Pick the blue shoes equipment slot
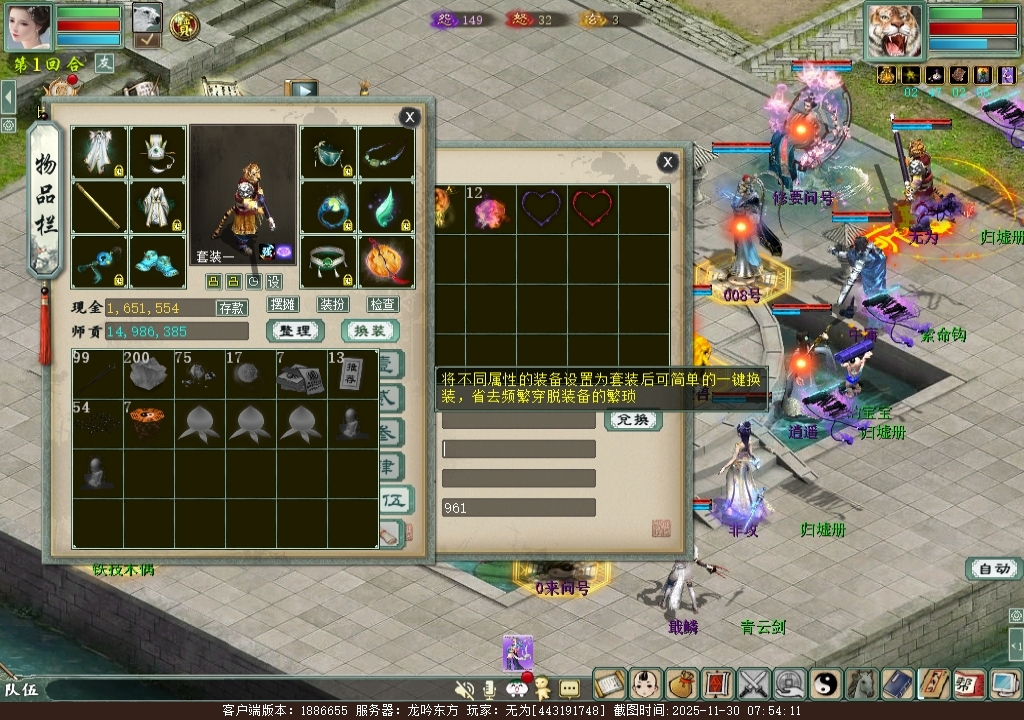 click(157, 262)
